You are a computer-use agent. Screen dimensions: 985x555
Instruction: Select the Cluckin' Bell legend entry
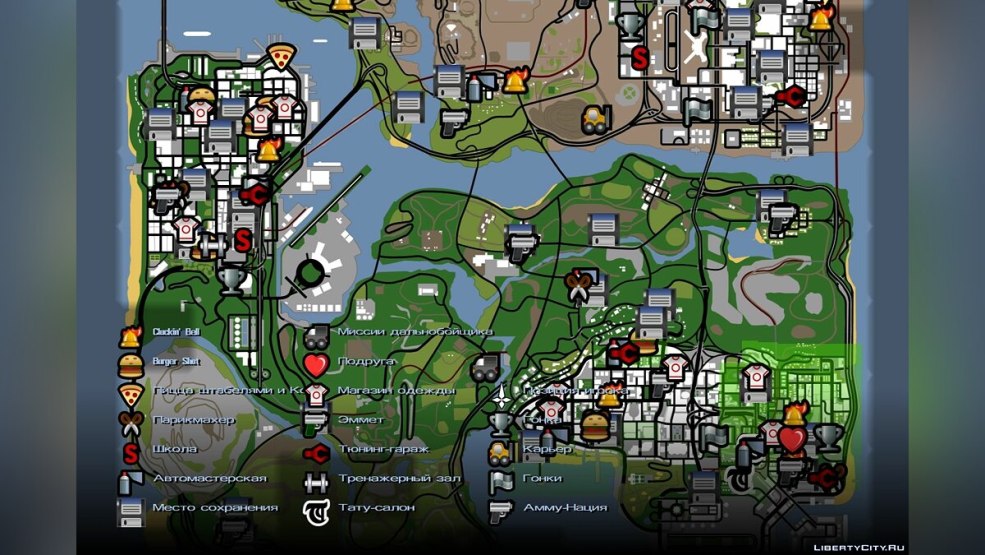click(175, 332)
